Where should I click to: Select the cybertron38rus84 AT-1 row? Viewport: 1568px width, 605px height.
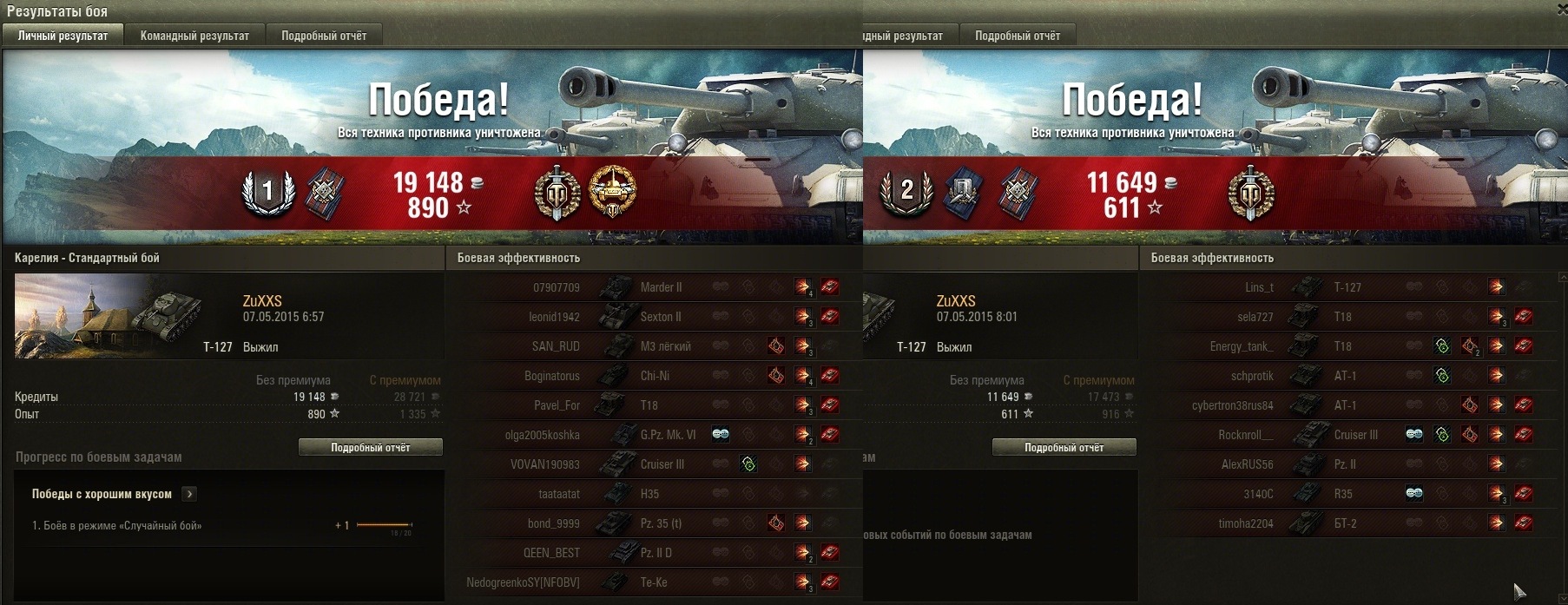pyautogui.click(x=1346, y=405)
